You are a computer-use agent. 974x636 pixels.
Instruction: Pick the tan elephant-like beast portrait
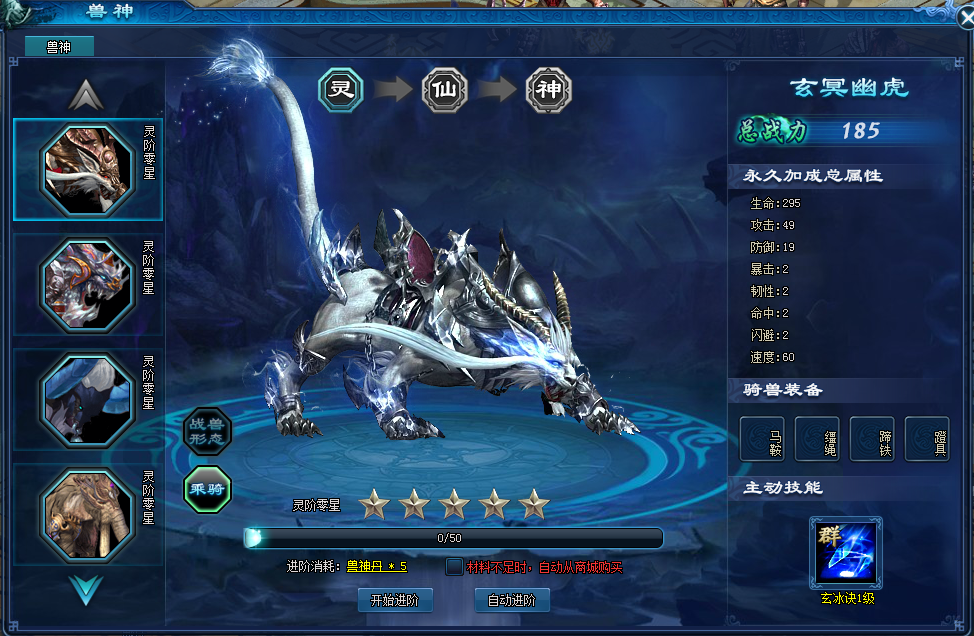86,513
